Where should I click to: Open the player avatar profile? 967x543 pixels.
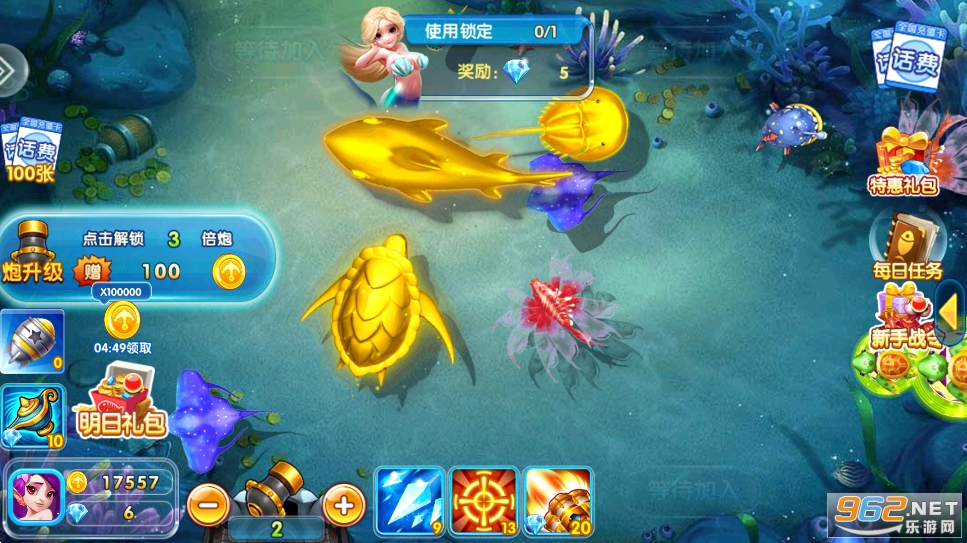point(35,497)
